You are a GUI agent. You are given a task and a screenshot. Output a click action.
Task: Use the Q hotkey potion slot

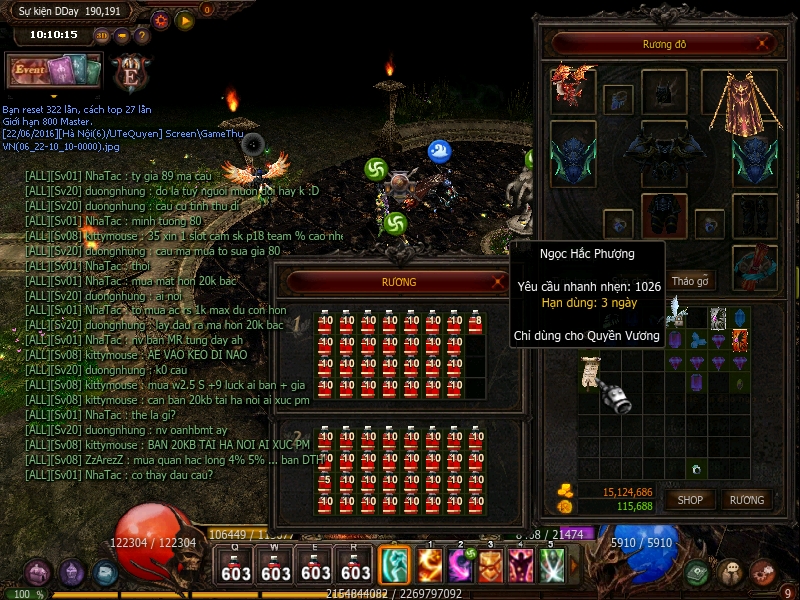tap(236, 566)
